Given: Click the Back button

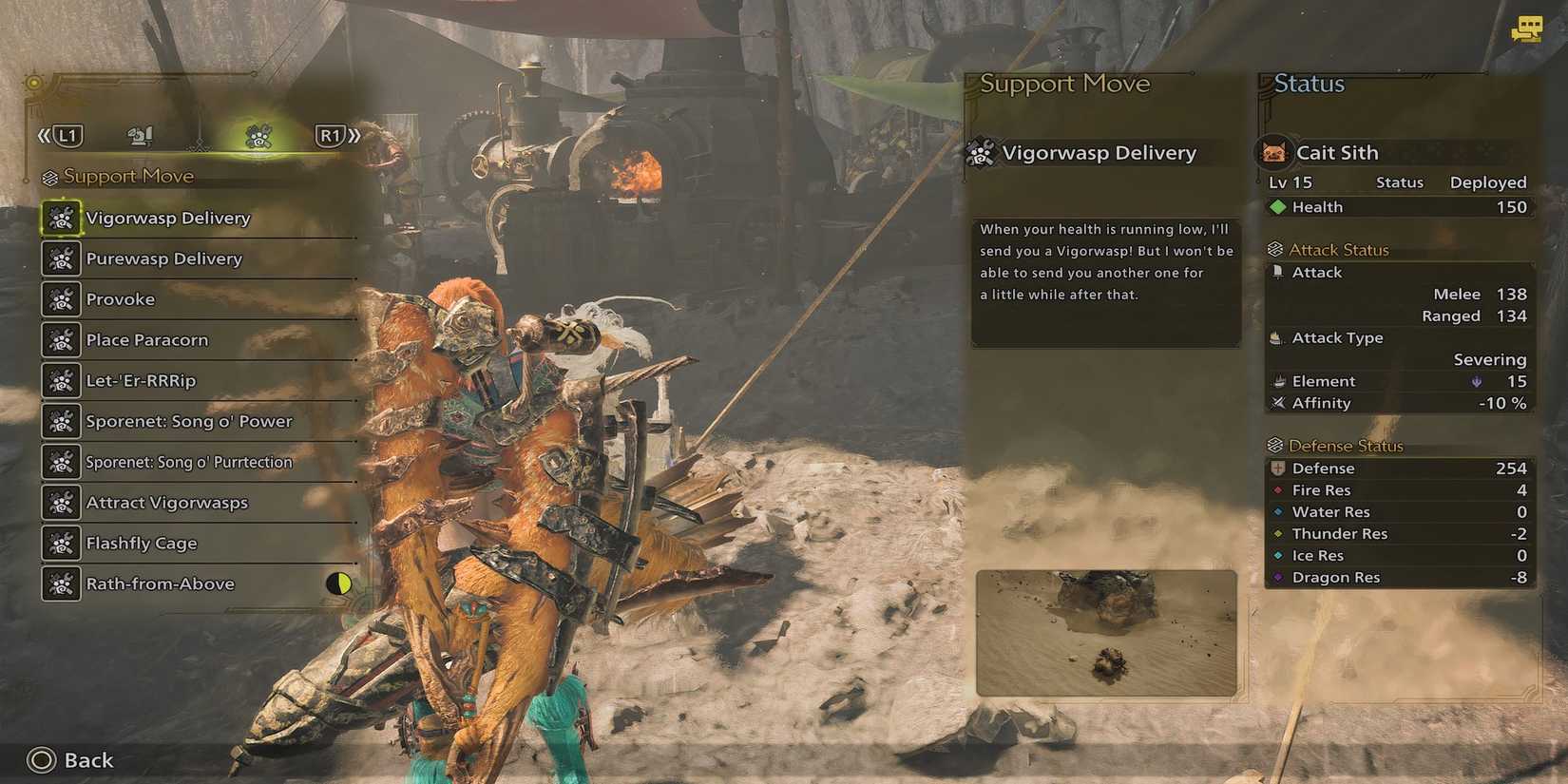Looking at the screenshot, I should pyautogui.click(x=41, y=759).
